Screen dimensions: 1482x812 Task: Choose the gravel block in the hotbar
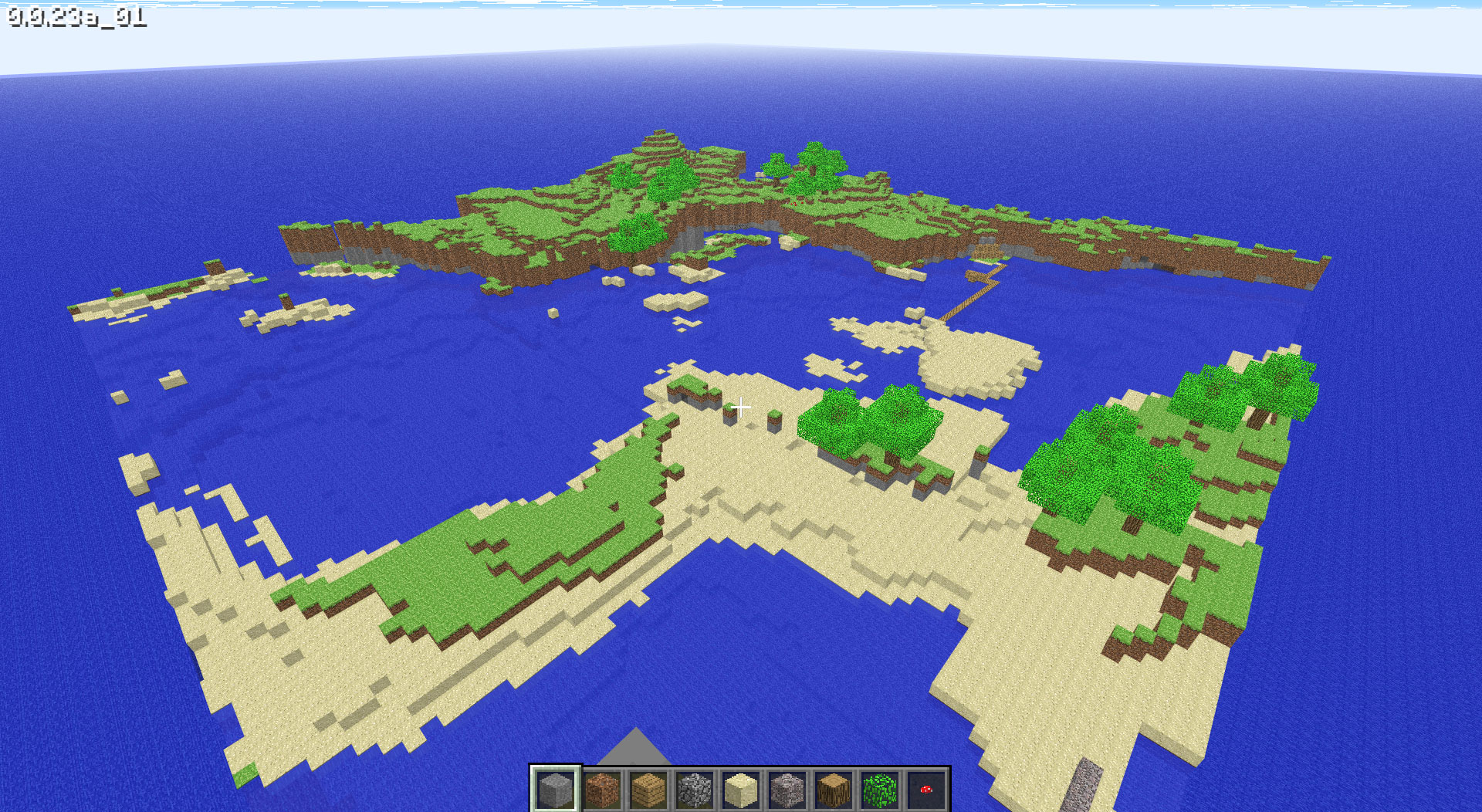coord(787,790)
